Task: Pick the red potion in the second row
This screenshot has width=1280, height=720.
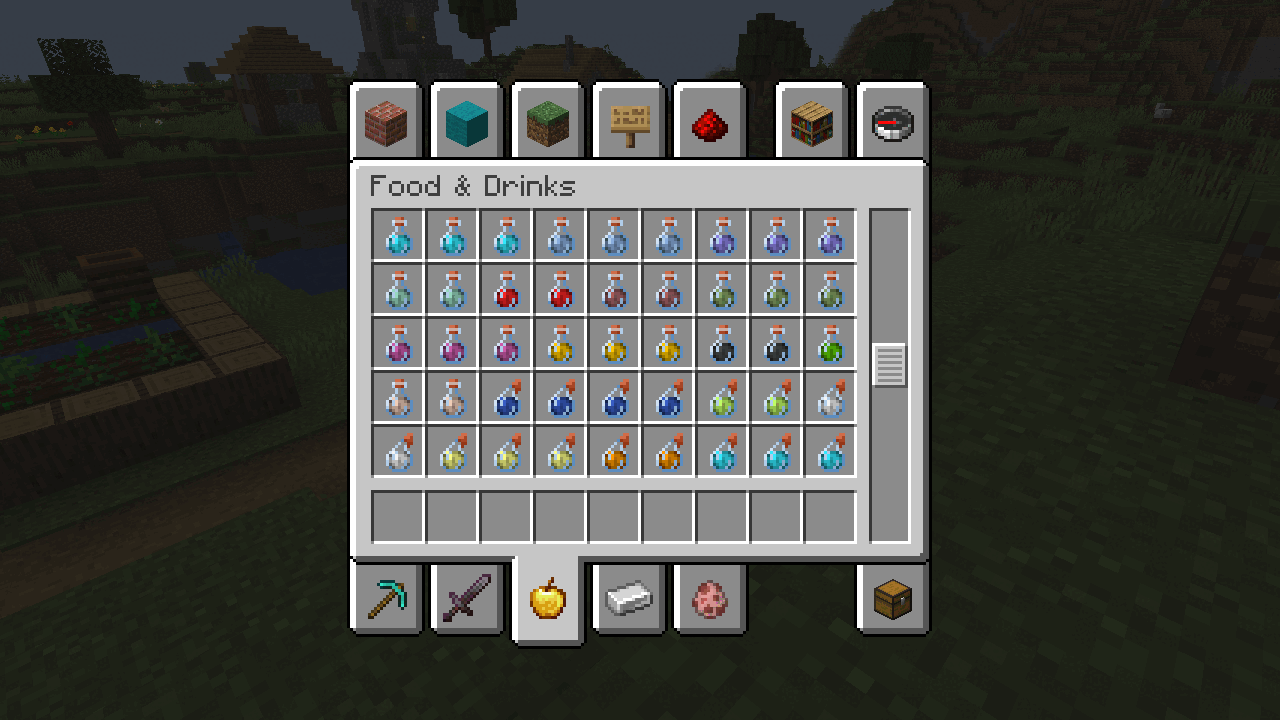Action: coord(505,291)
